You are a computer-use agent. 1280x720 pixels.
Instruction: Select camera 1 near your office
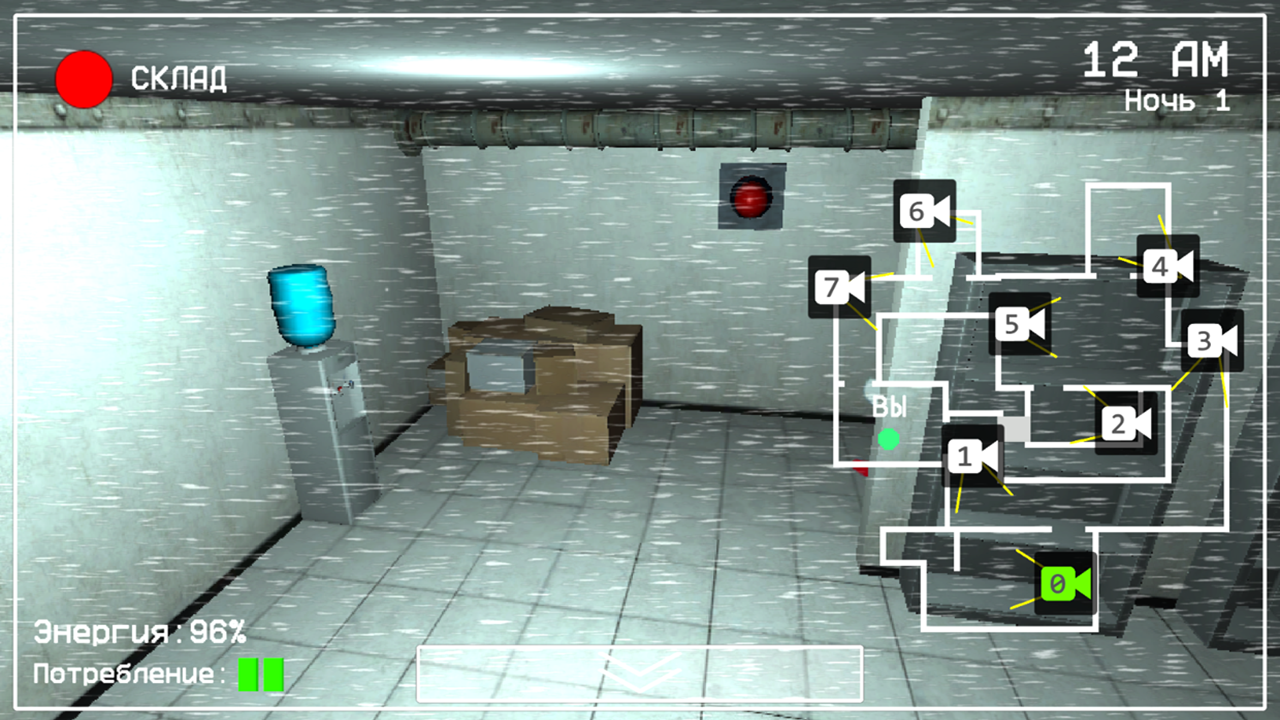[972, 456]
